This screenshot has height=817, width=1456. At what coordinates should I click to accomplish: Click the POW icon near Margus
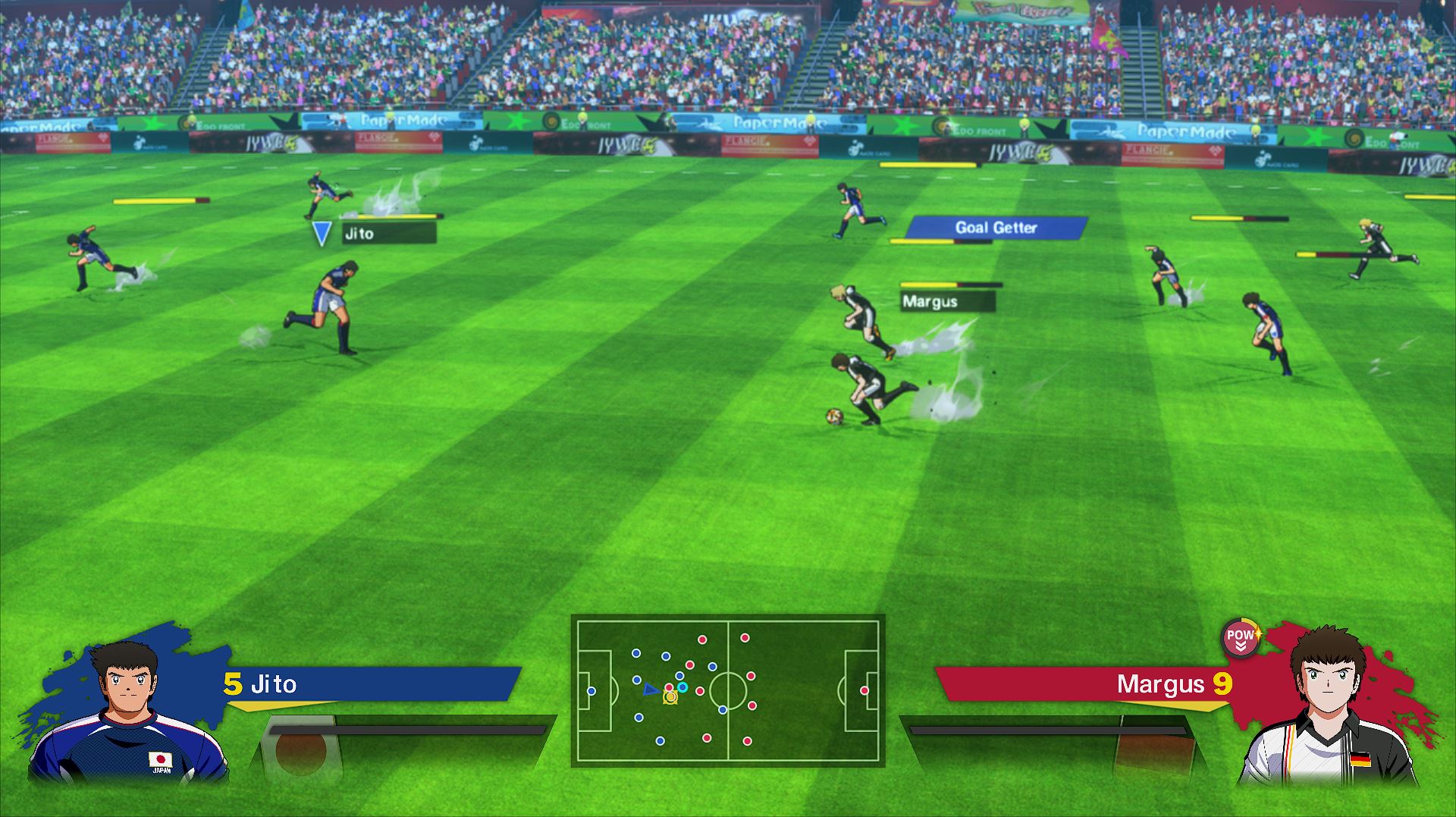(x=1241, y=638)
